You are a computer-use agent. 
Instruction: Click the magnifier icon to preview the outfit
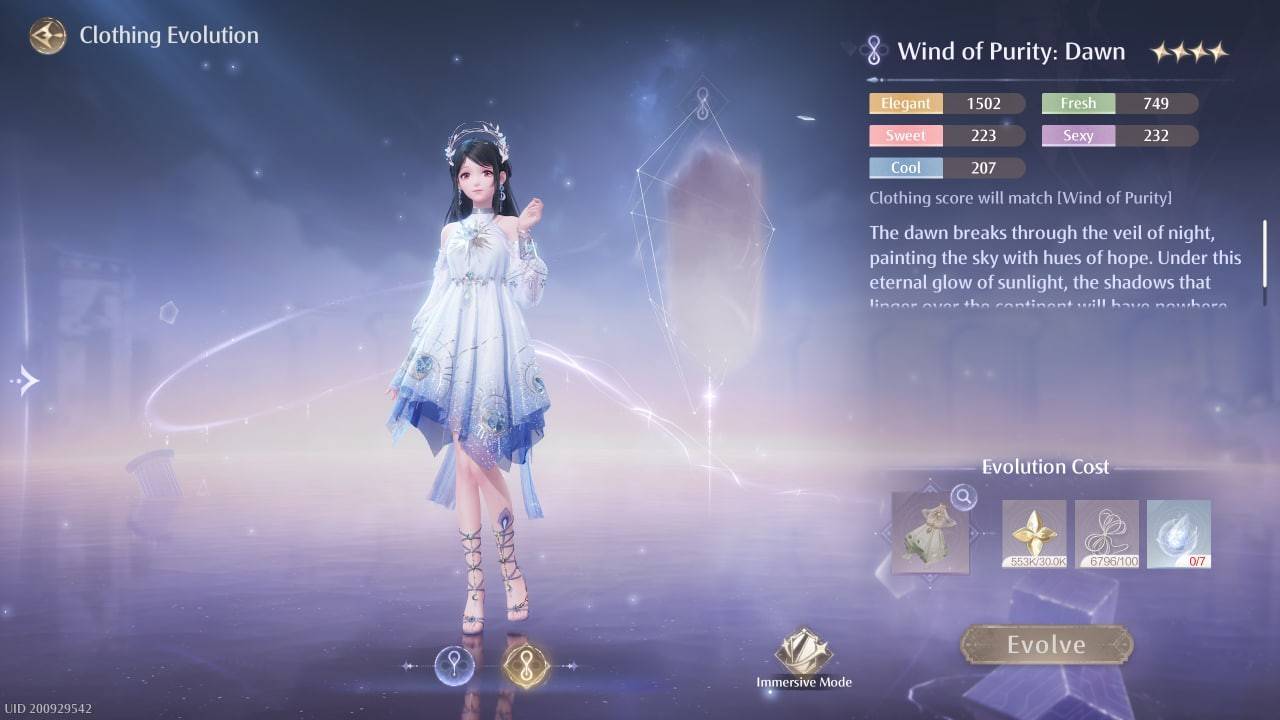pyautogui.click(x=962, y=497)
